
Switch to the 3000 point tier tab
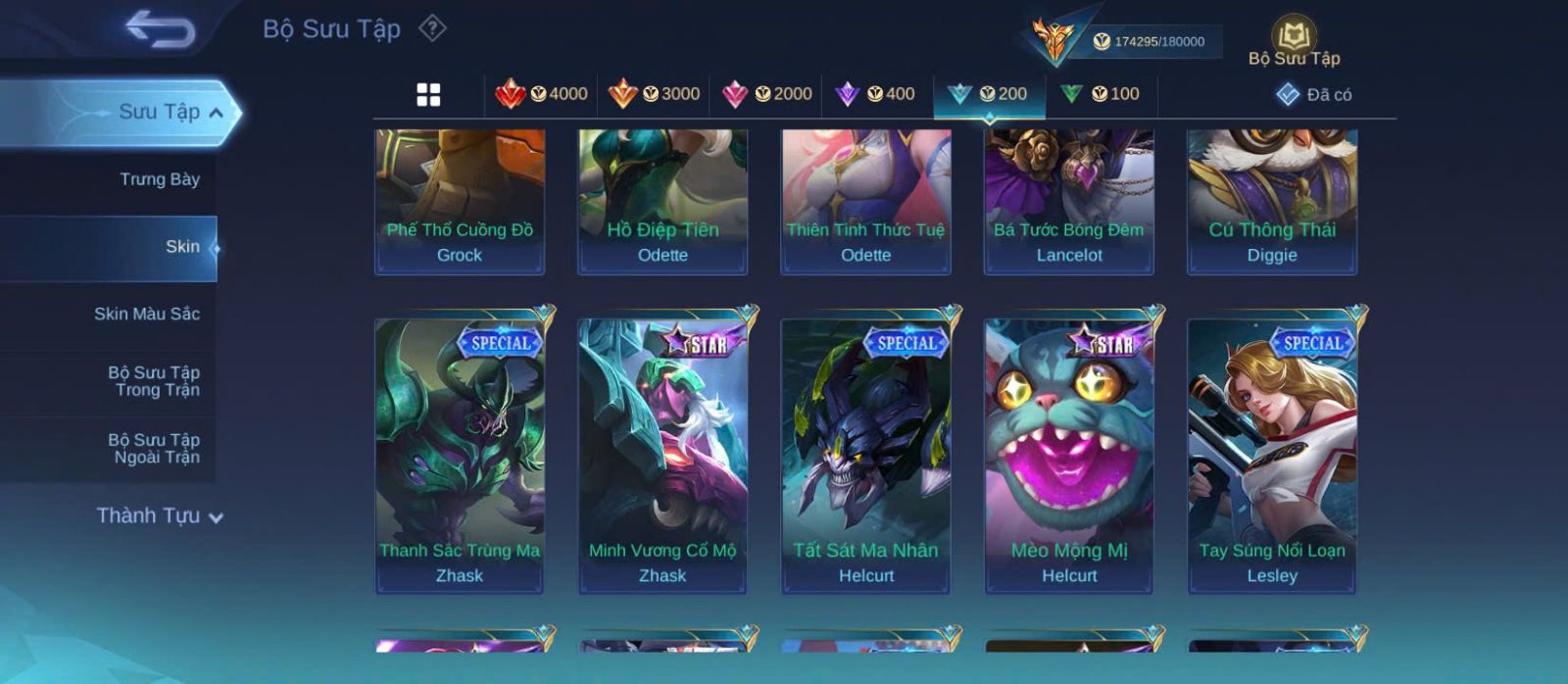tap(654, 94)
